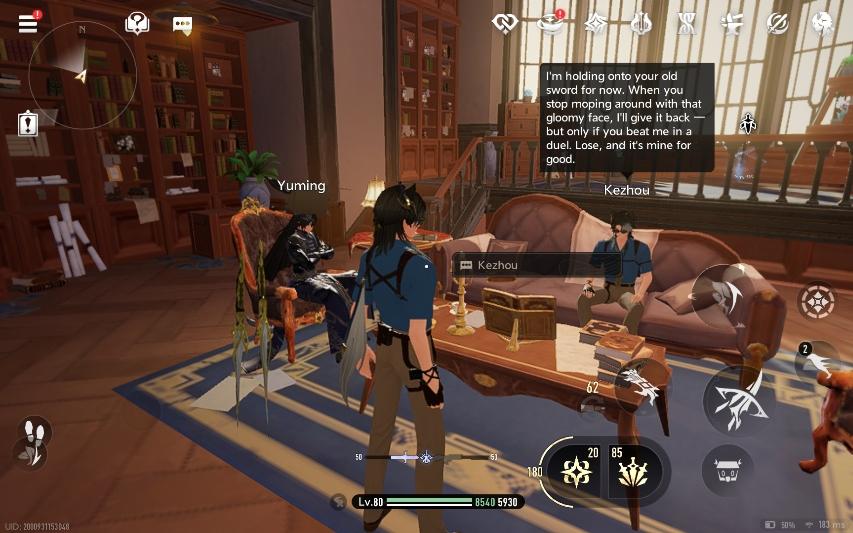Tap the round aperture button on right edge
Screen dimensions: 853x533
[x=816, y=301]
